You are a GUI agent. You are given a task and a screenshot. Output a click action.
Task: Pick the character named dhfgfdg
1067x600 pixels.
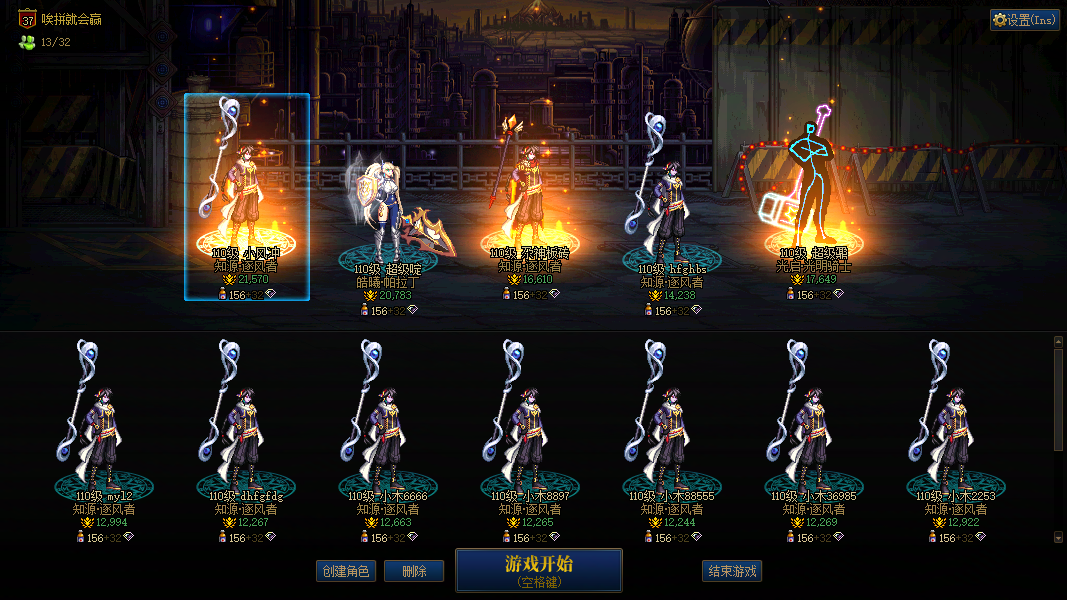tap(246, 430)
